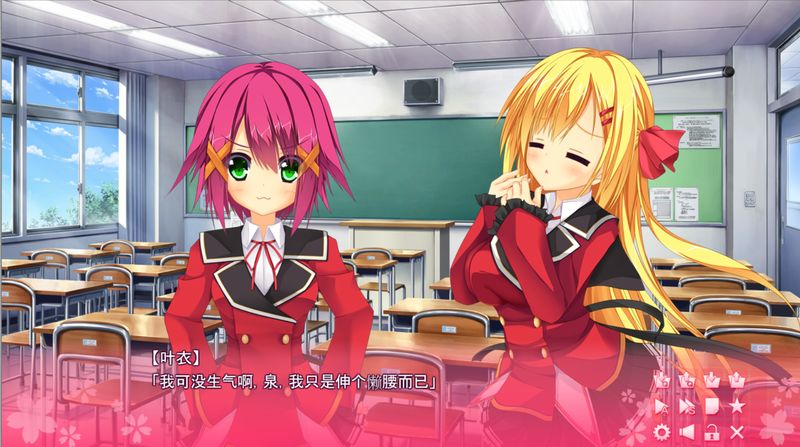Click the star favorite icon
Image resolution: width=800 pixels, height=447 pixels.
pos(738,407)
